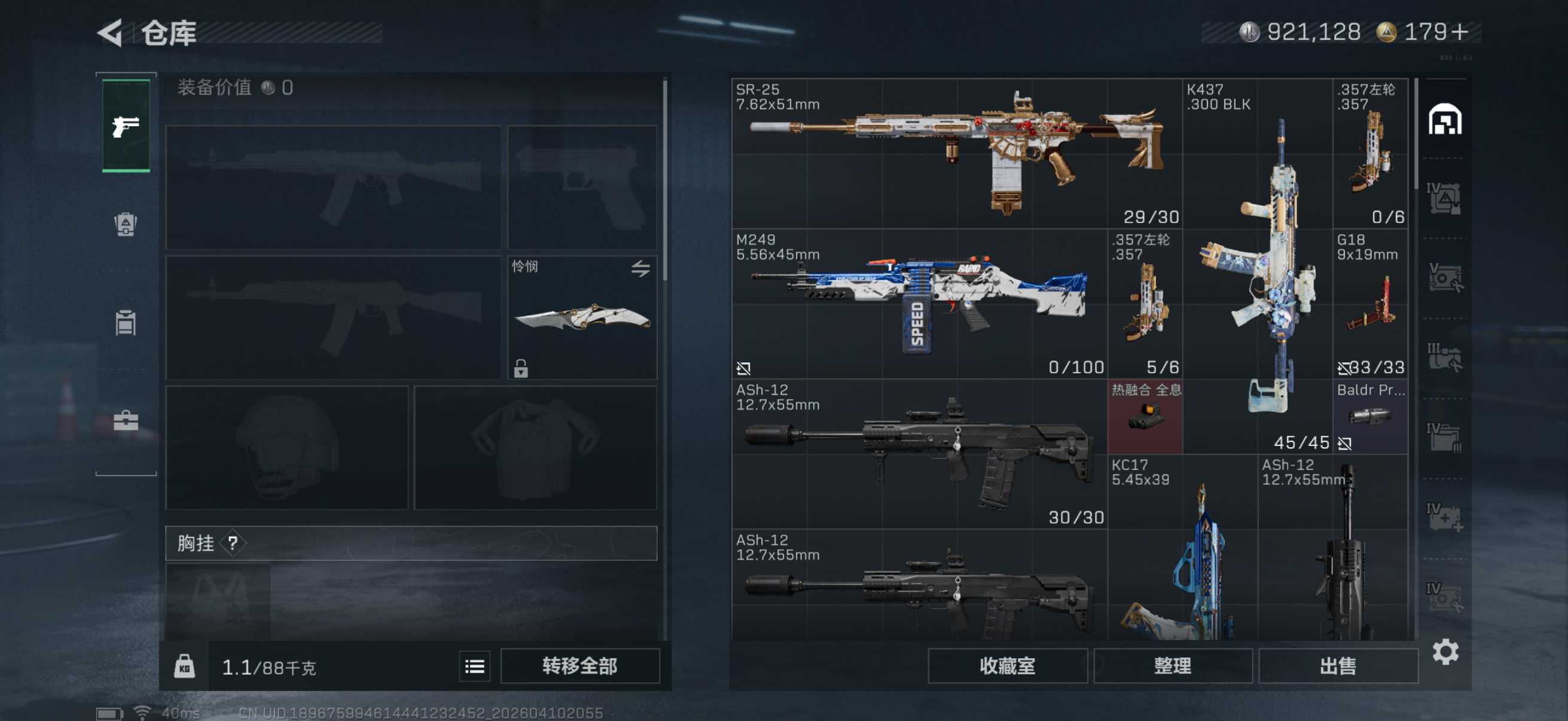
Task: Transfer everything with 转移全部
Action: pyautogui.click(x=579, y=665)
